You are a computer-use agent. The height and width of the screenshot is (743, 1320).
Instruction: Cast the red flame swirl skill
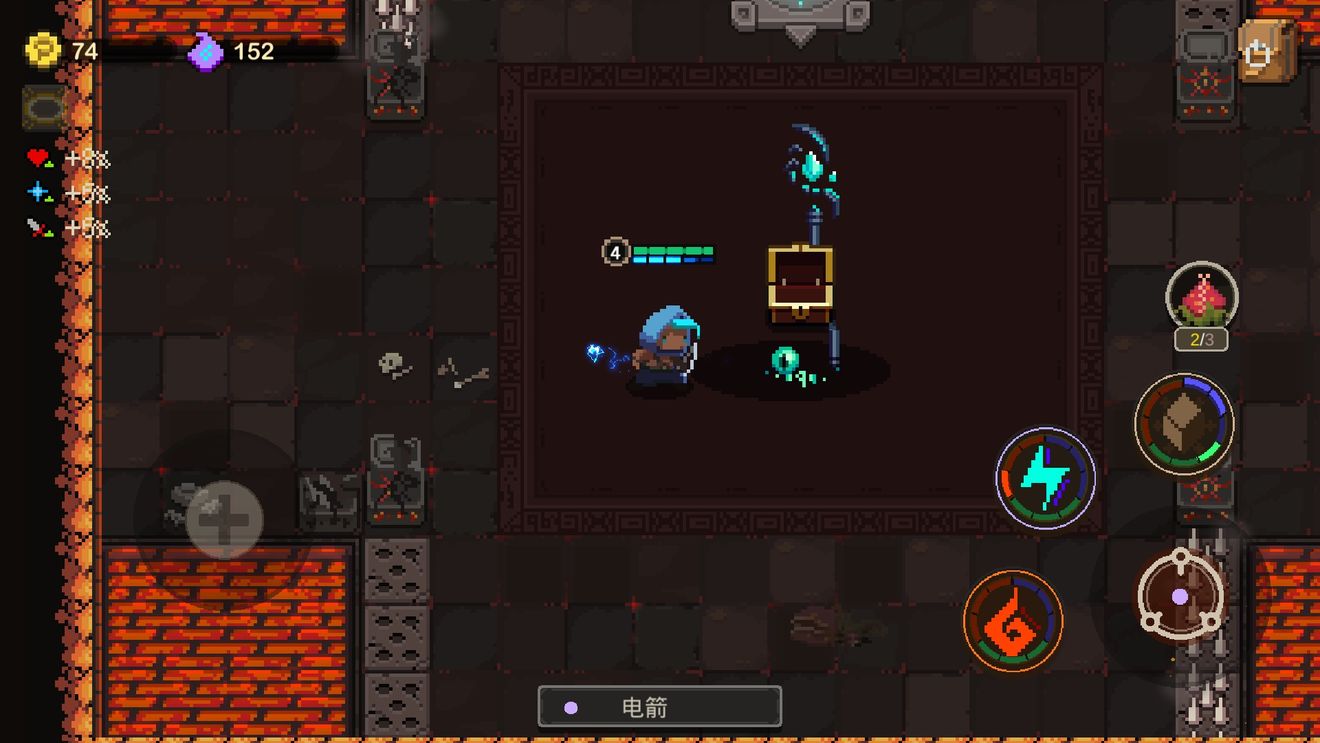coord(1012,620)
